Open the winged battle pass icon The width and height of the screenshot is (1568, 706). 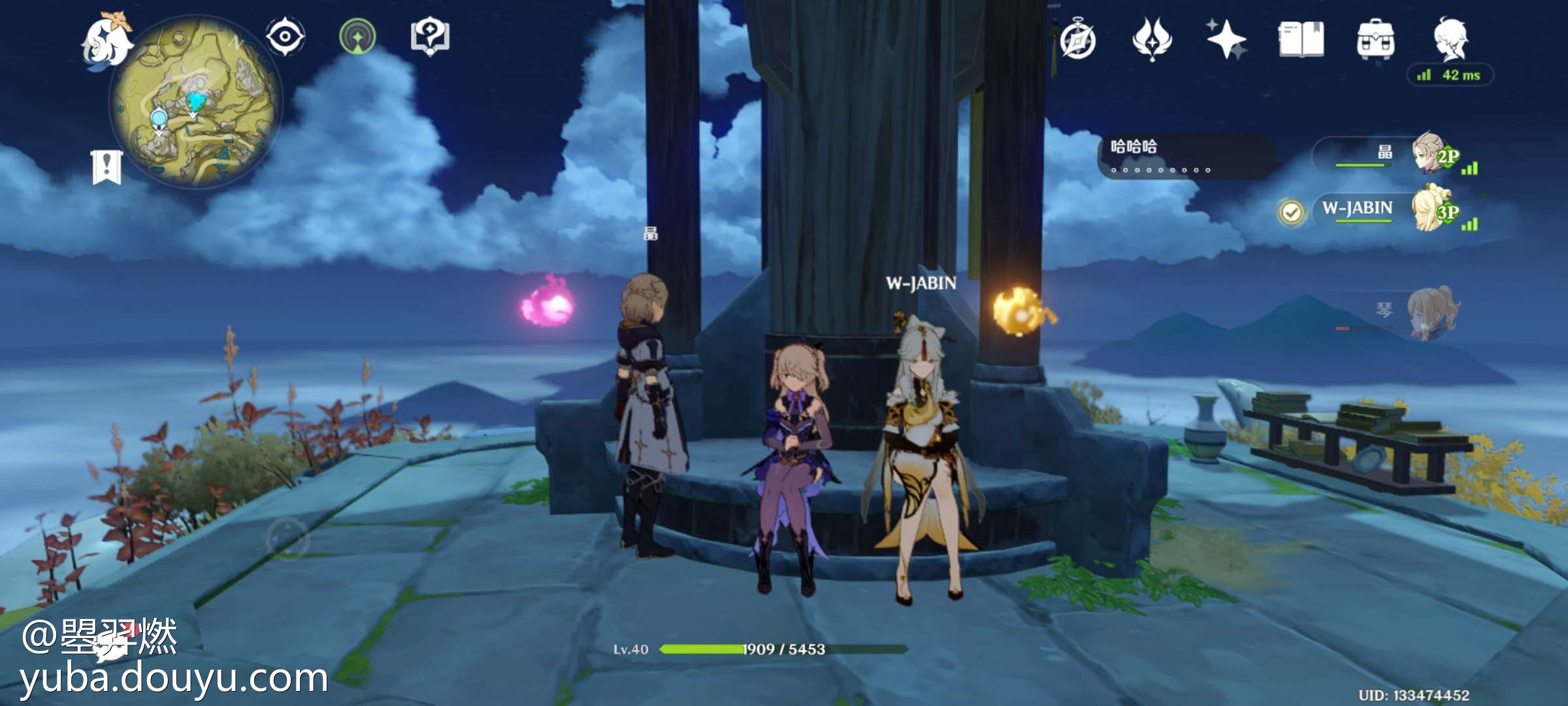click(x=1152, y=39)
